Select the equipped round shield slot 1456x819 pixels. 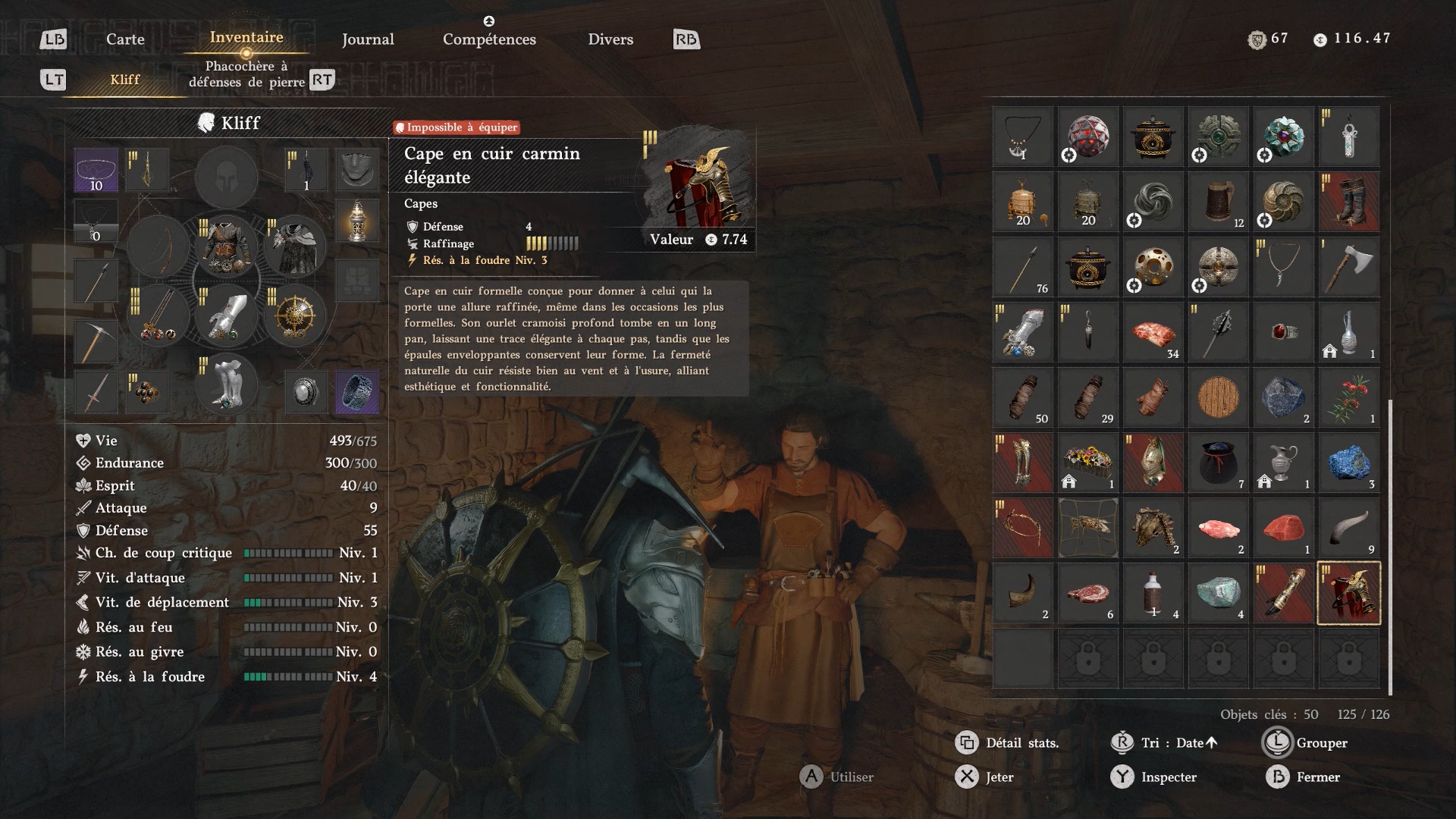click(295, 316)
